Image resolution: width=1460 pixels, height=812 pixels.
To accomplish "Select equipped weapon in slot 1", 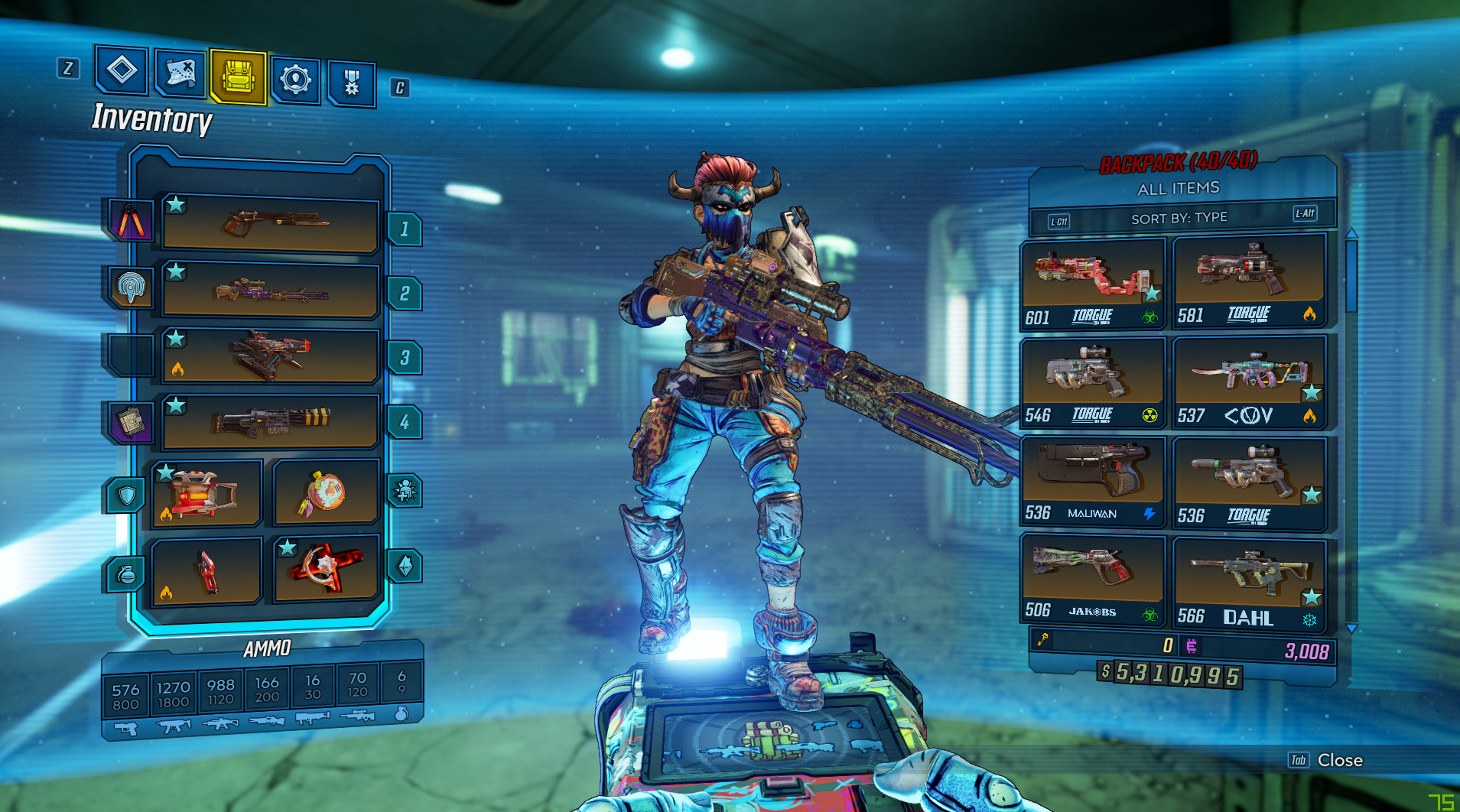I will pyautogui.click(x=271, y=224).
